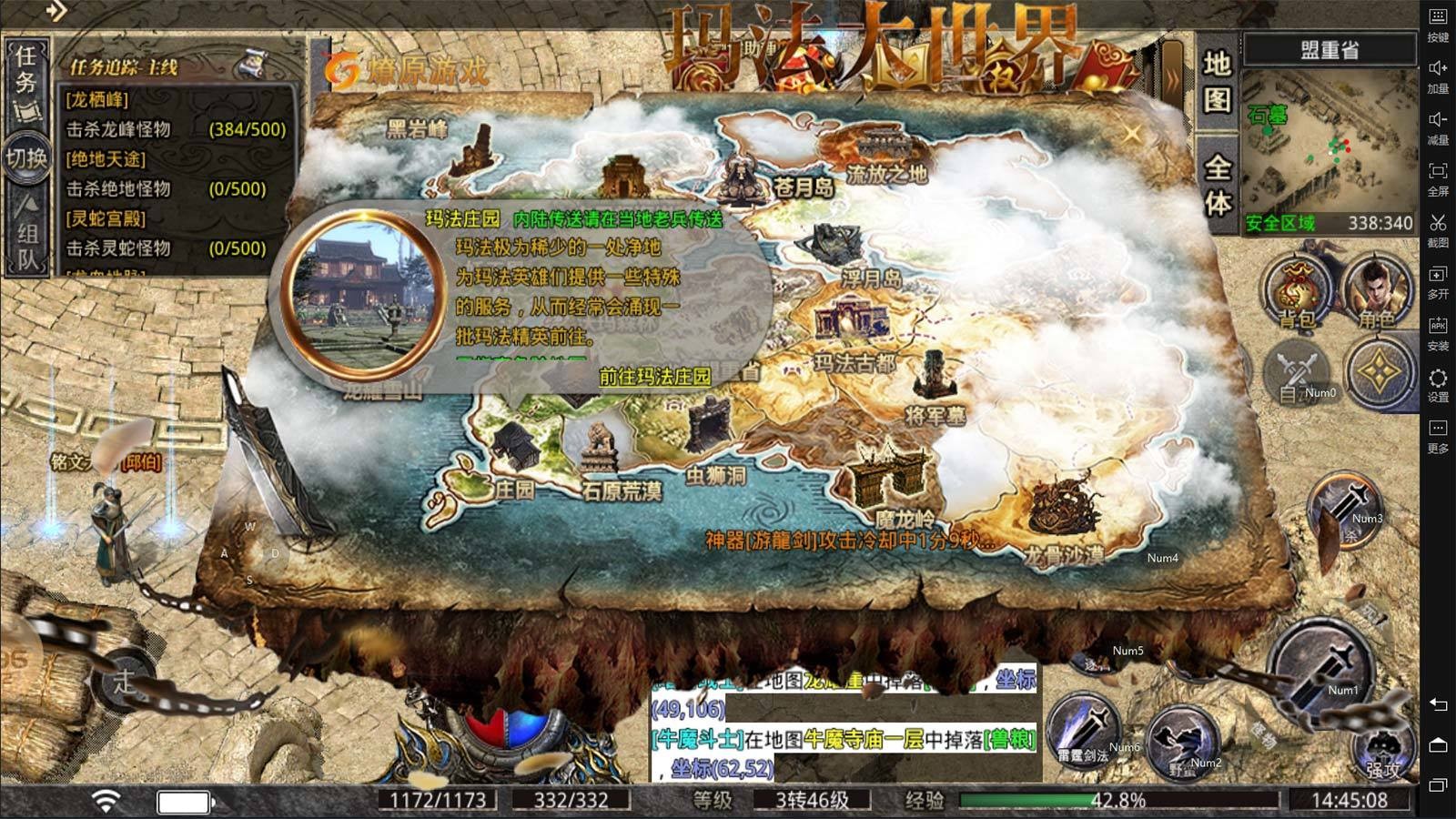Close the world map with the X

(1131, 135)
